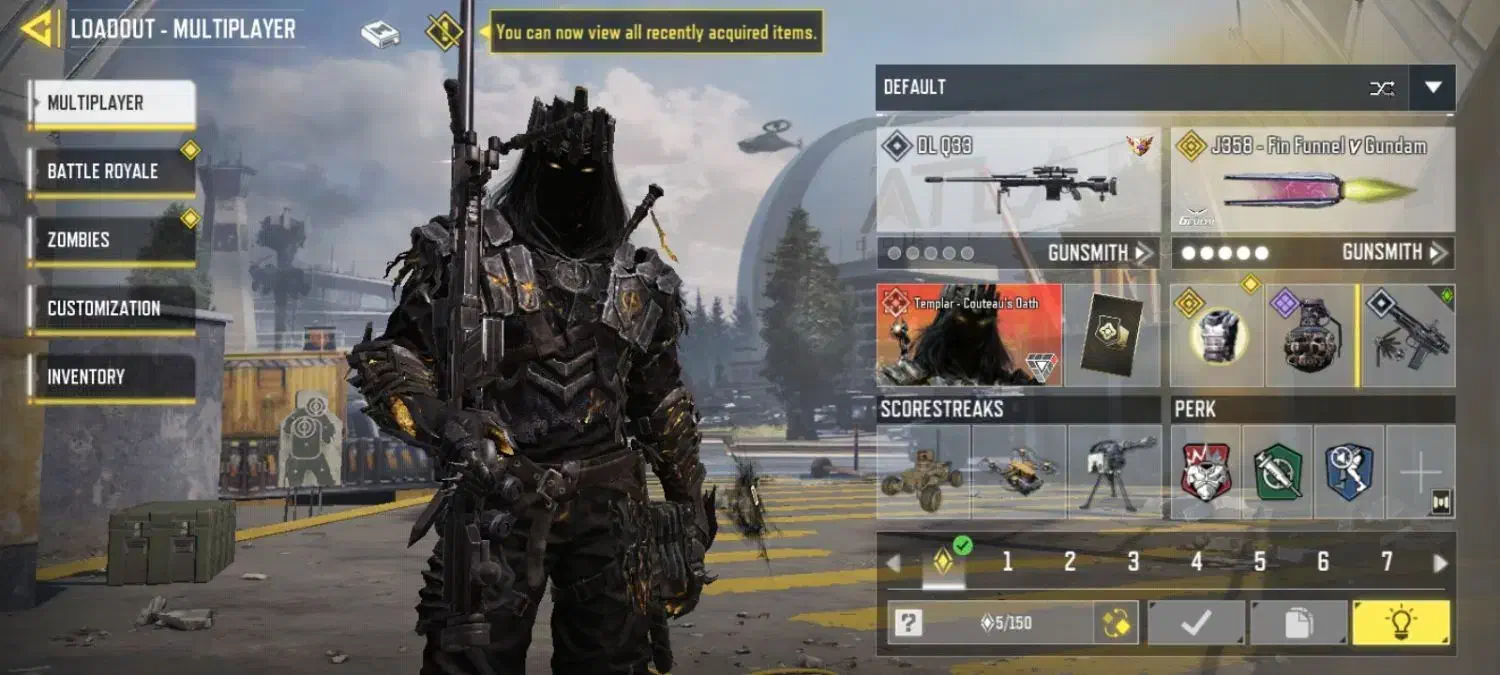This screenshot has height=675, width=1500.
Task: Select the red perk slot
Action: pyautogui.click(x=1205, y=472)
